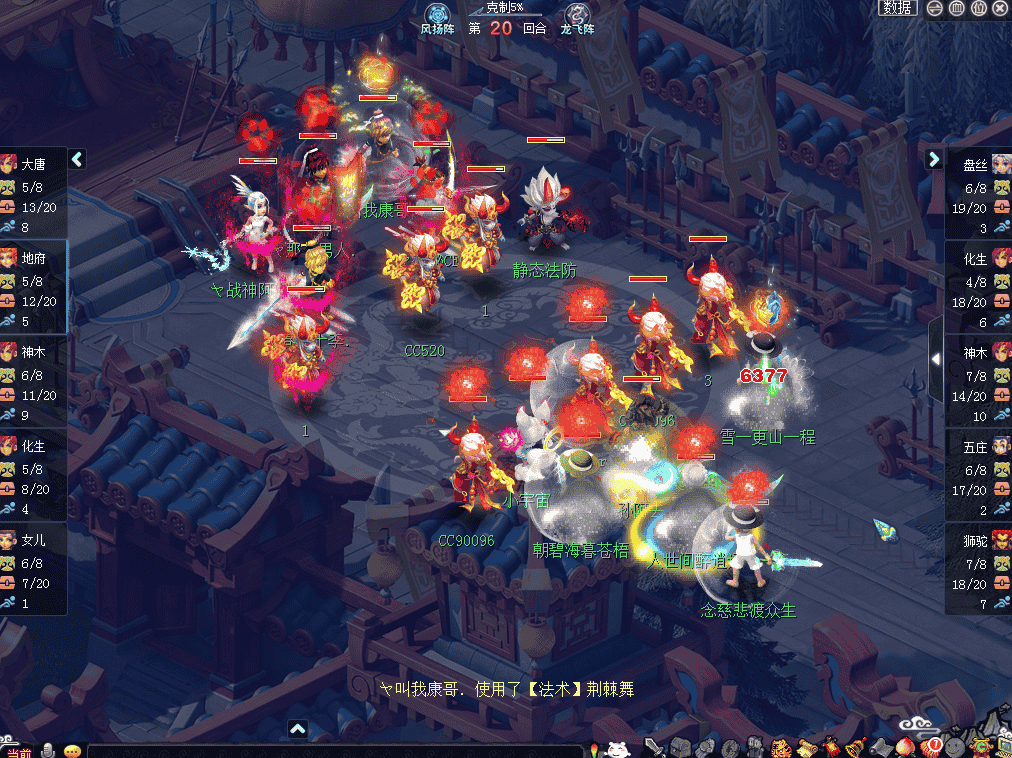
Task: Collapse the right team panel arrow
Action: click(x=934, y=159)
